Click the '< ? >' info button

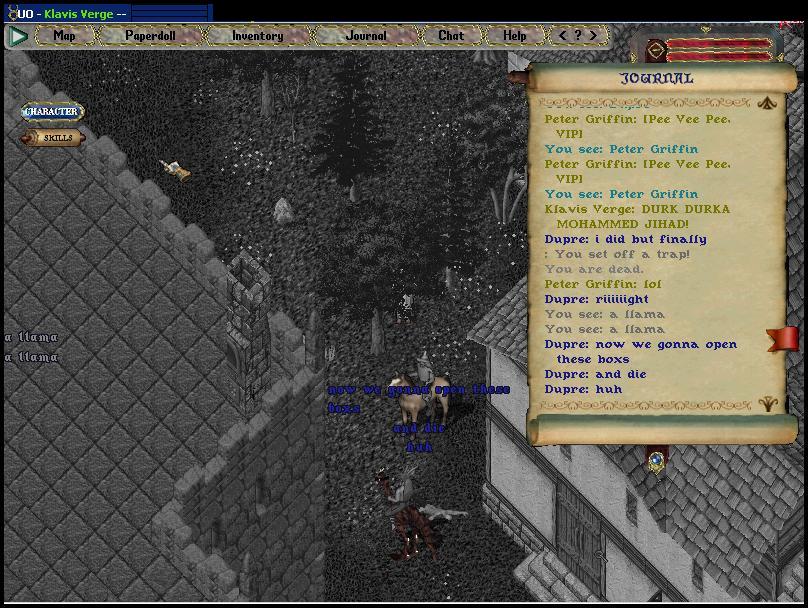tap(577, 35)
